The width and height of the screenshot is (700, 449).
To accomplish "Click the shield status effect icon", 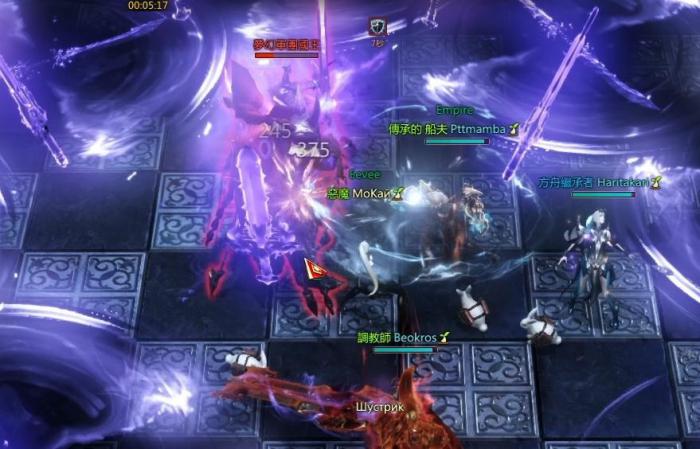I will tap(377, 28).
